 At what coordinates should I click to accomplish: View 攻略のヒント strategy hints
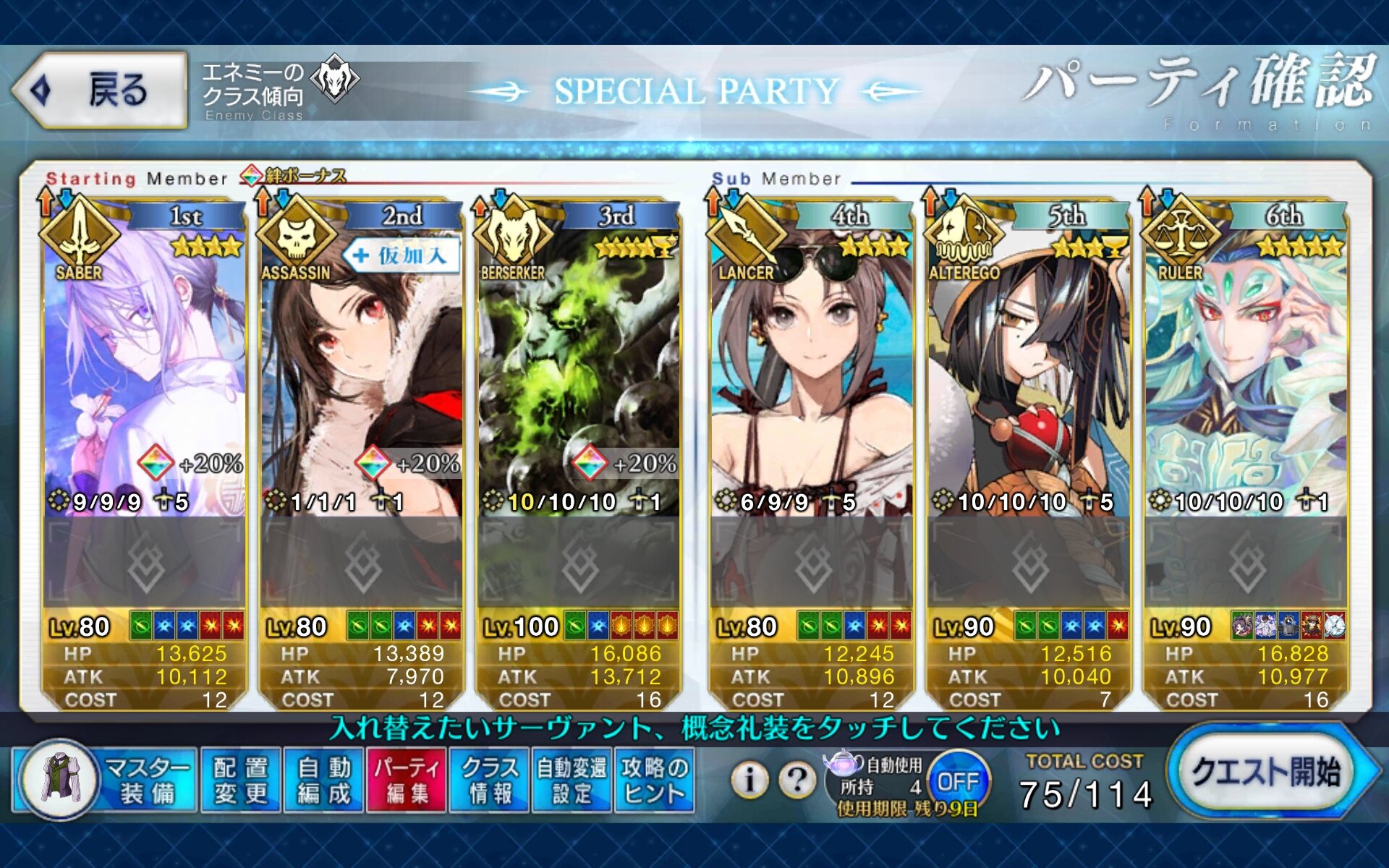tap(655, 780)
